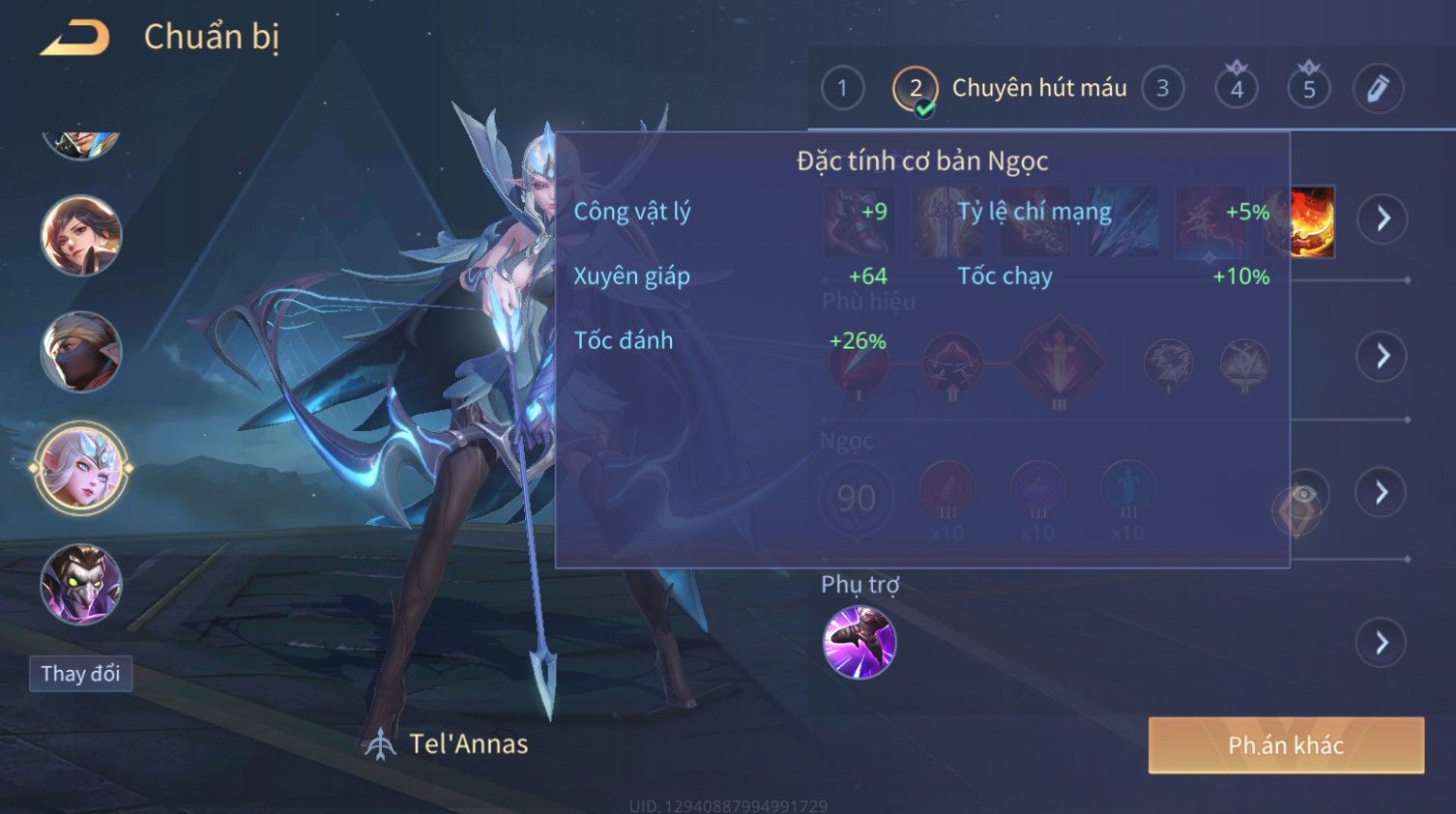Expand the Phụ trợ support row arrow

click(x=1382, y=643)
